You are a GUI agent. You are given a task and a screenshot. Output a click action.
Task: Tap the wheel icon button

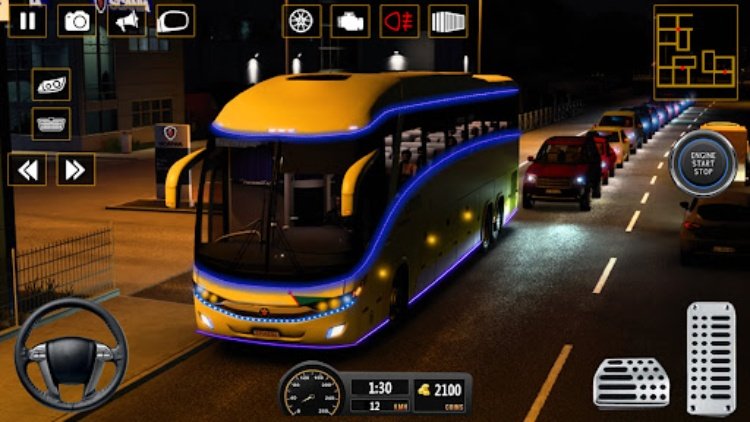click(301, 21)
